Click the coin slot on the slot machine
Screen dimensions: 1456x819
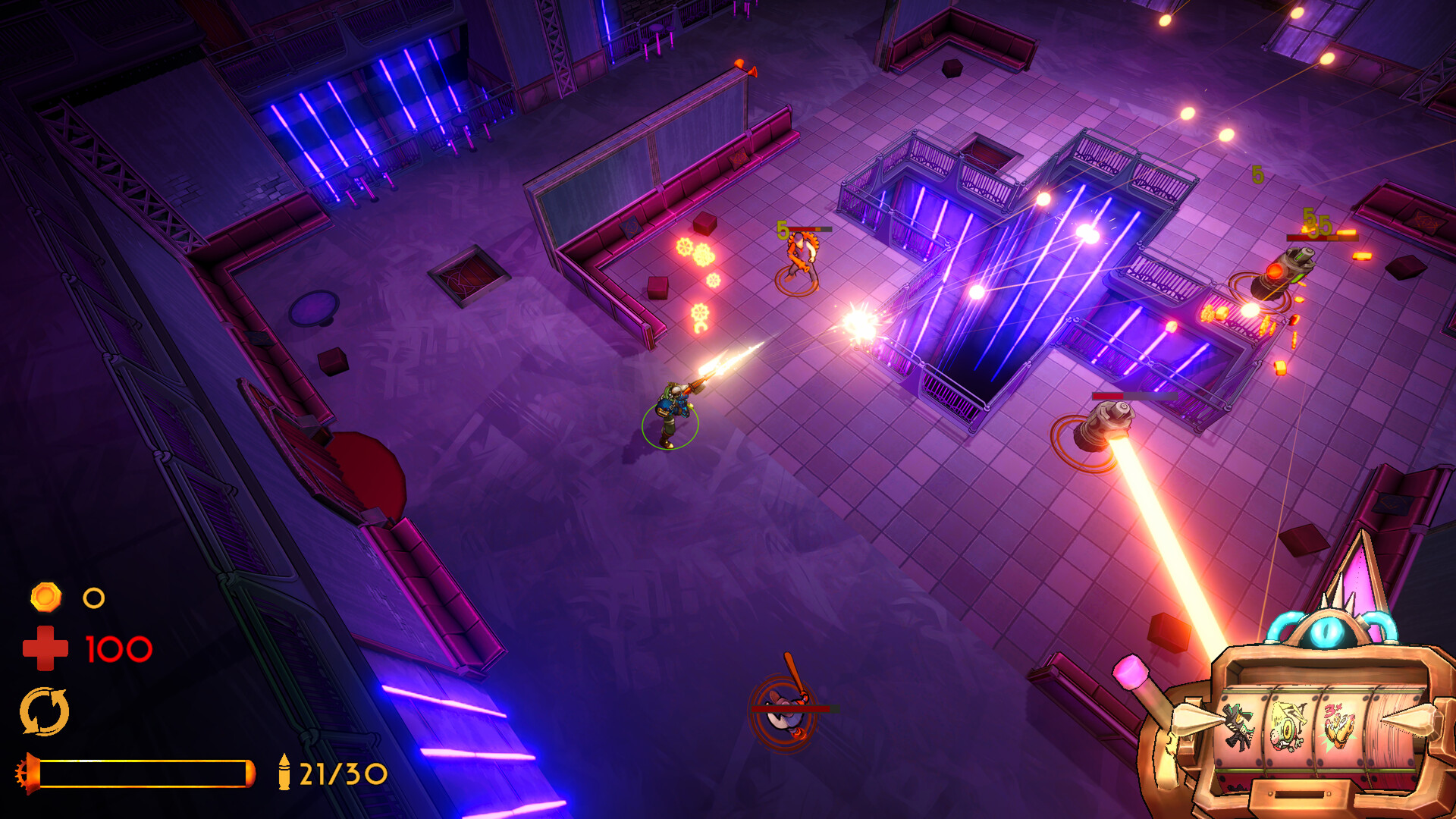pos(1300,793)
